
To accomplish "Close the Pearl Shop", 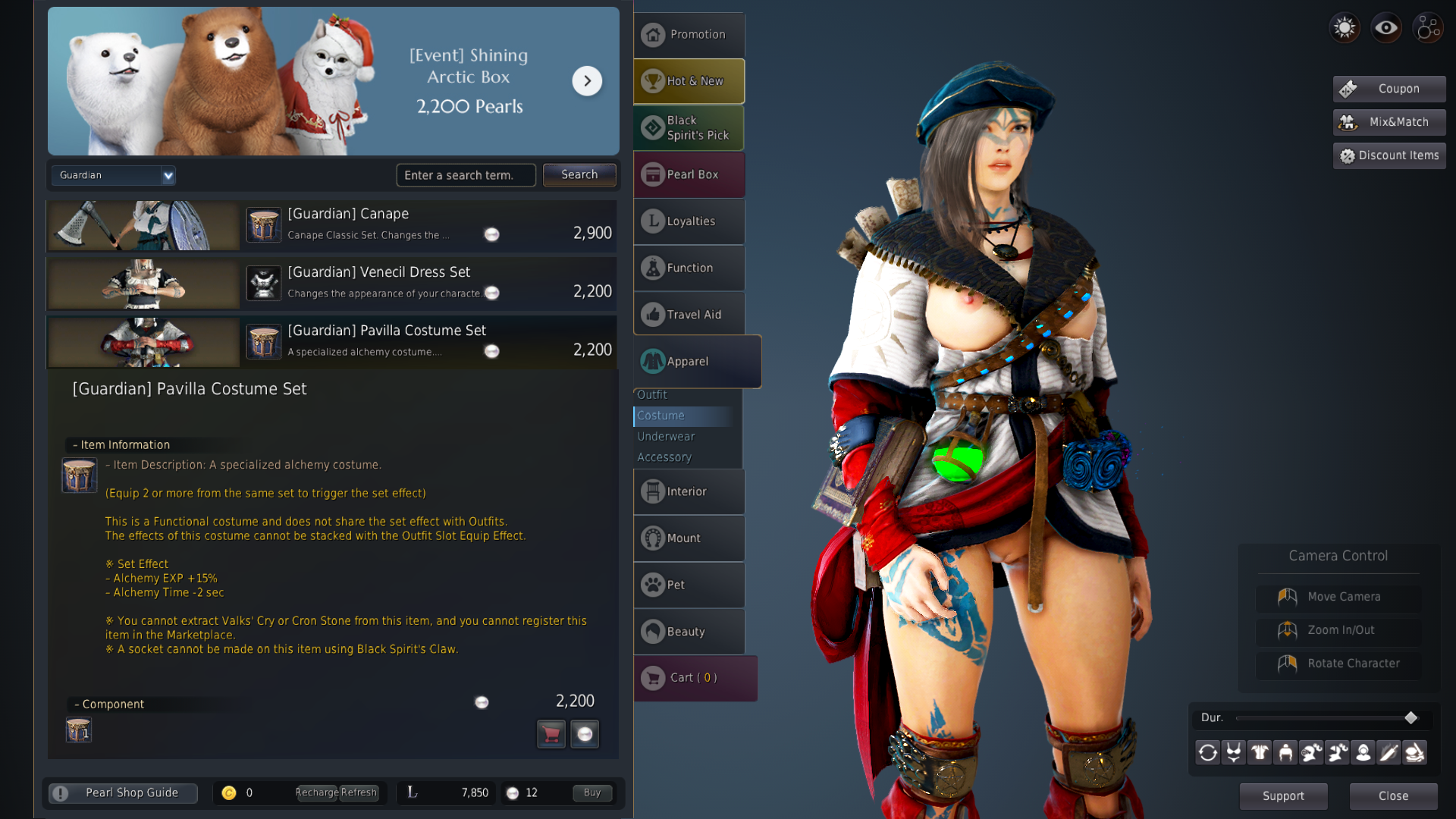I will pyautogui.click(x=1393, y=796).
